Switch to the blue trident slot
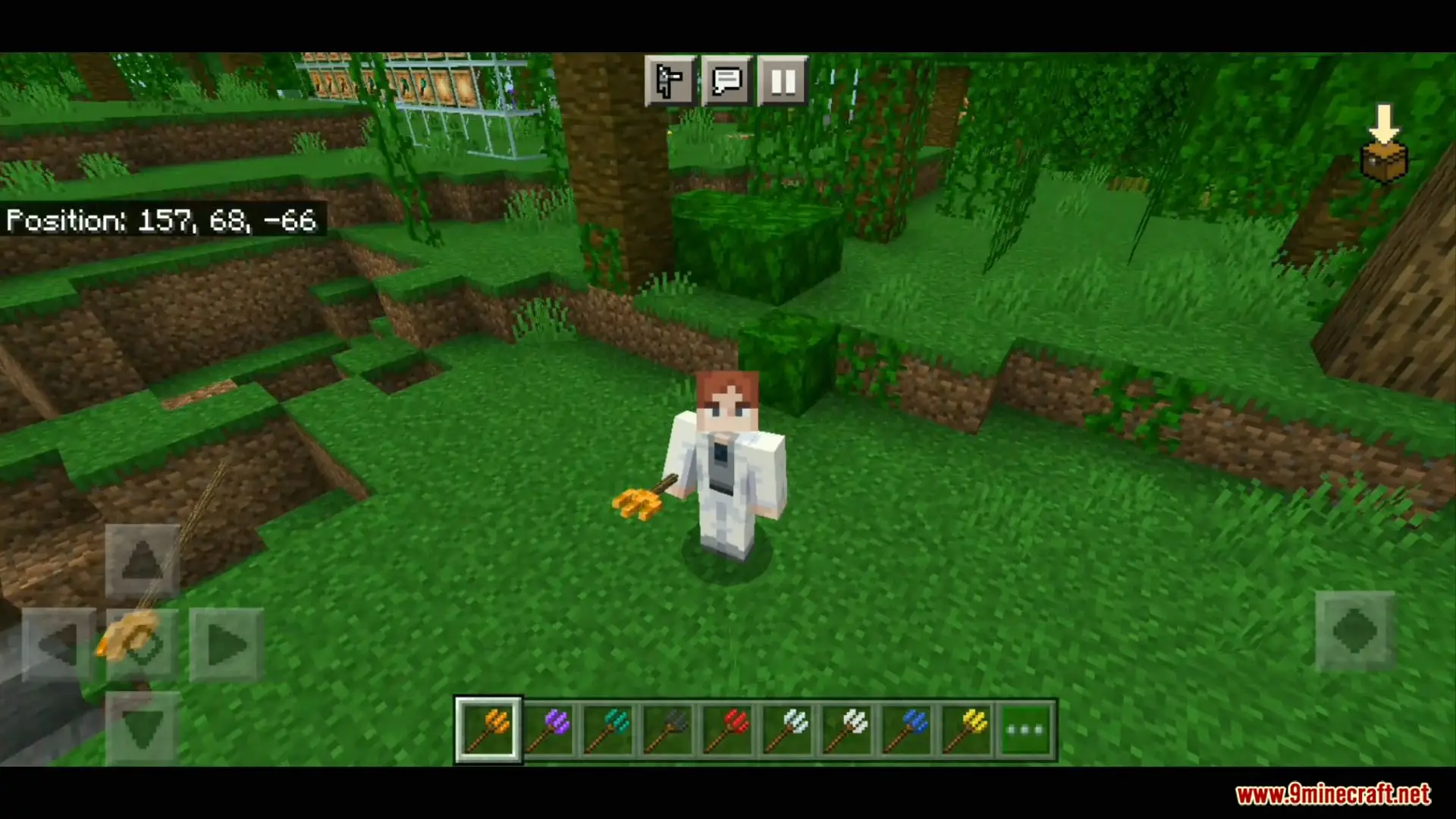The image size is (1456, 819). click(907, 730)
